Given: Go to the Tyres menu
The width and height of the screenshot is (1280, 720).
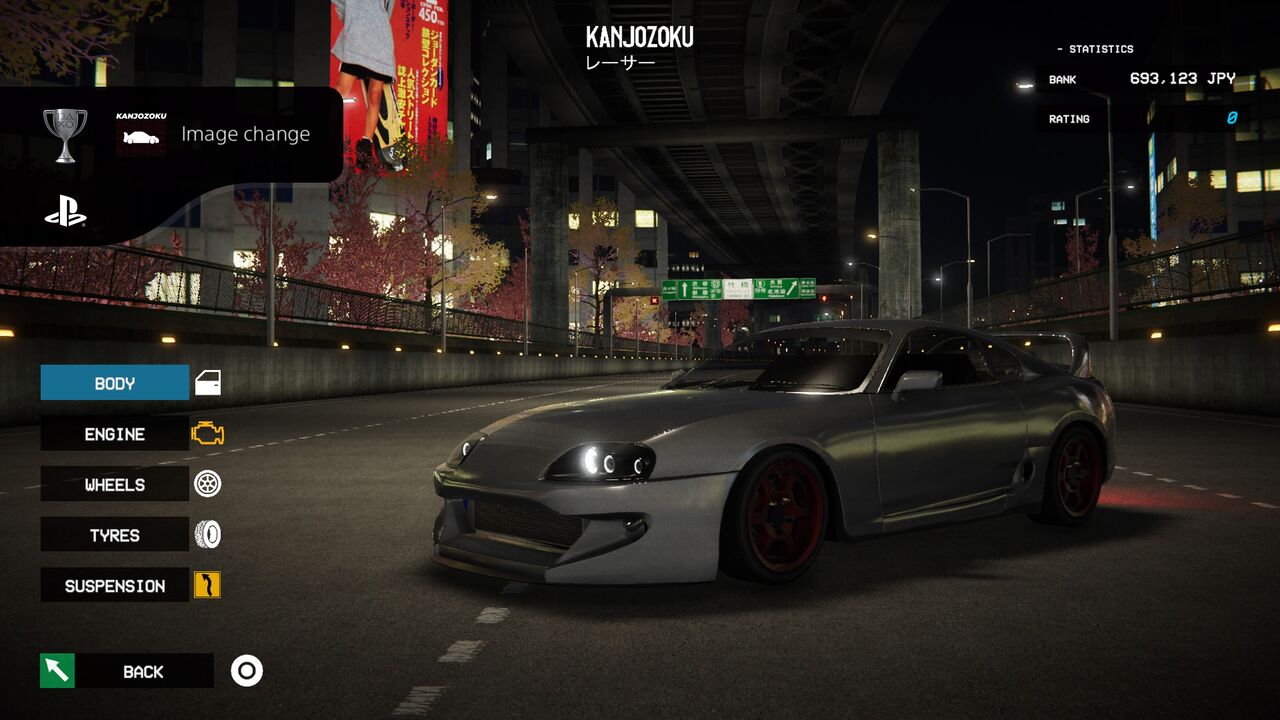Looking at the screenshot, I should (115, 535).
